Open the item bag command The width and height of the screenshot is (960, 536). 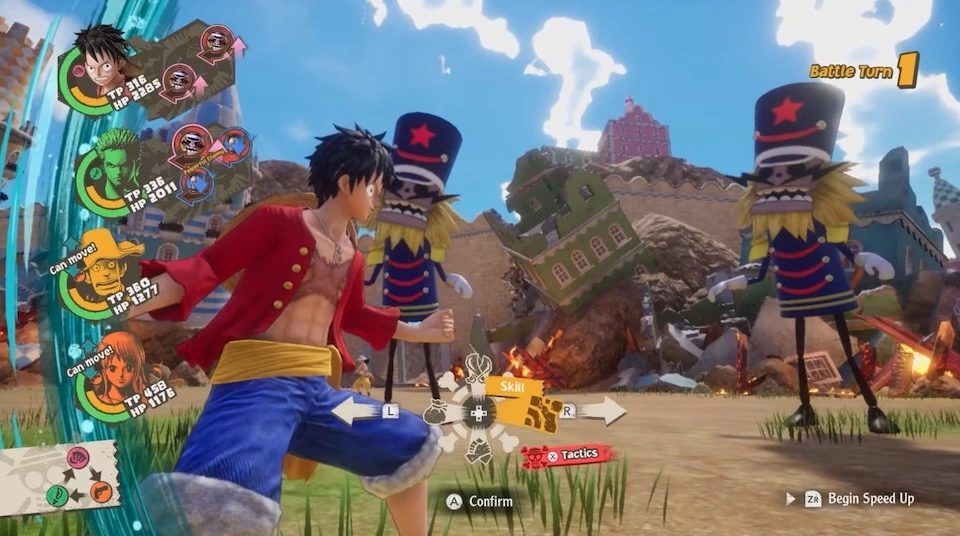click(x=435, y=412)
